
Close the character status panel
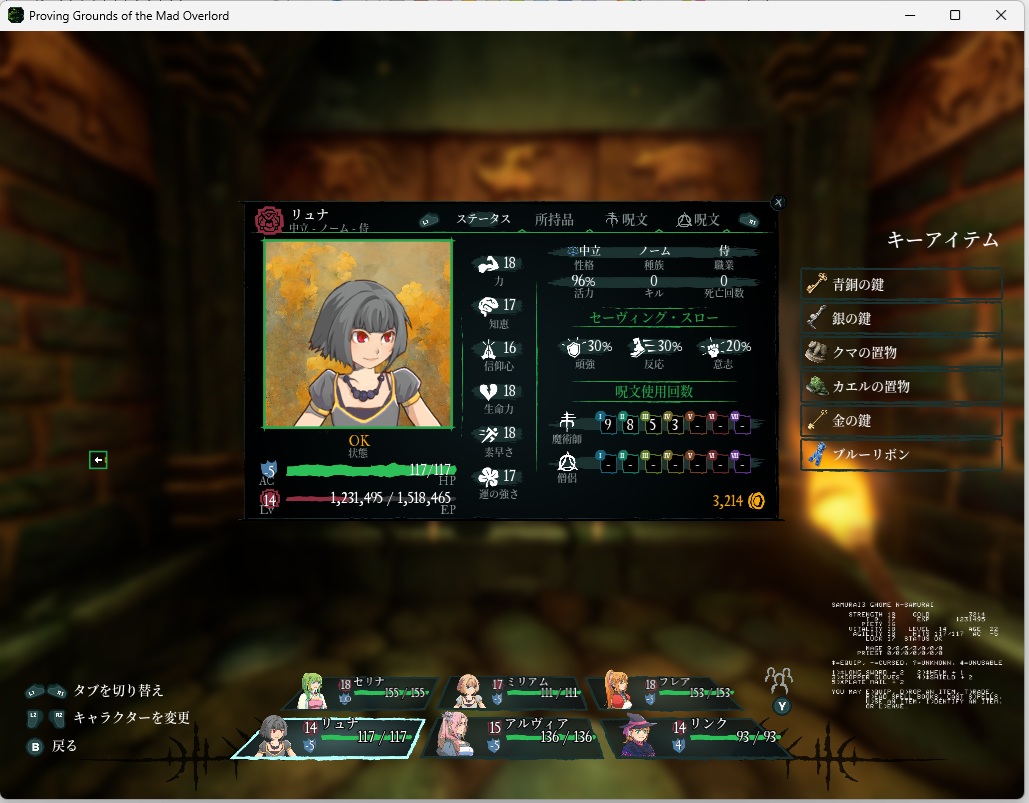tap(779, 202)
